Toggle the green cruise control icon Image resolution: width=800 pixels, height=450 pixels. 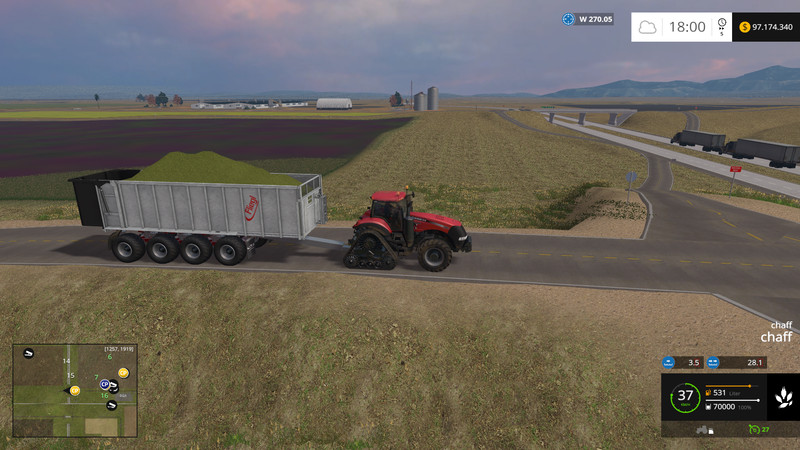(x=753, y=429)
